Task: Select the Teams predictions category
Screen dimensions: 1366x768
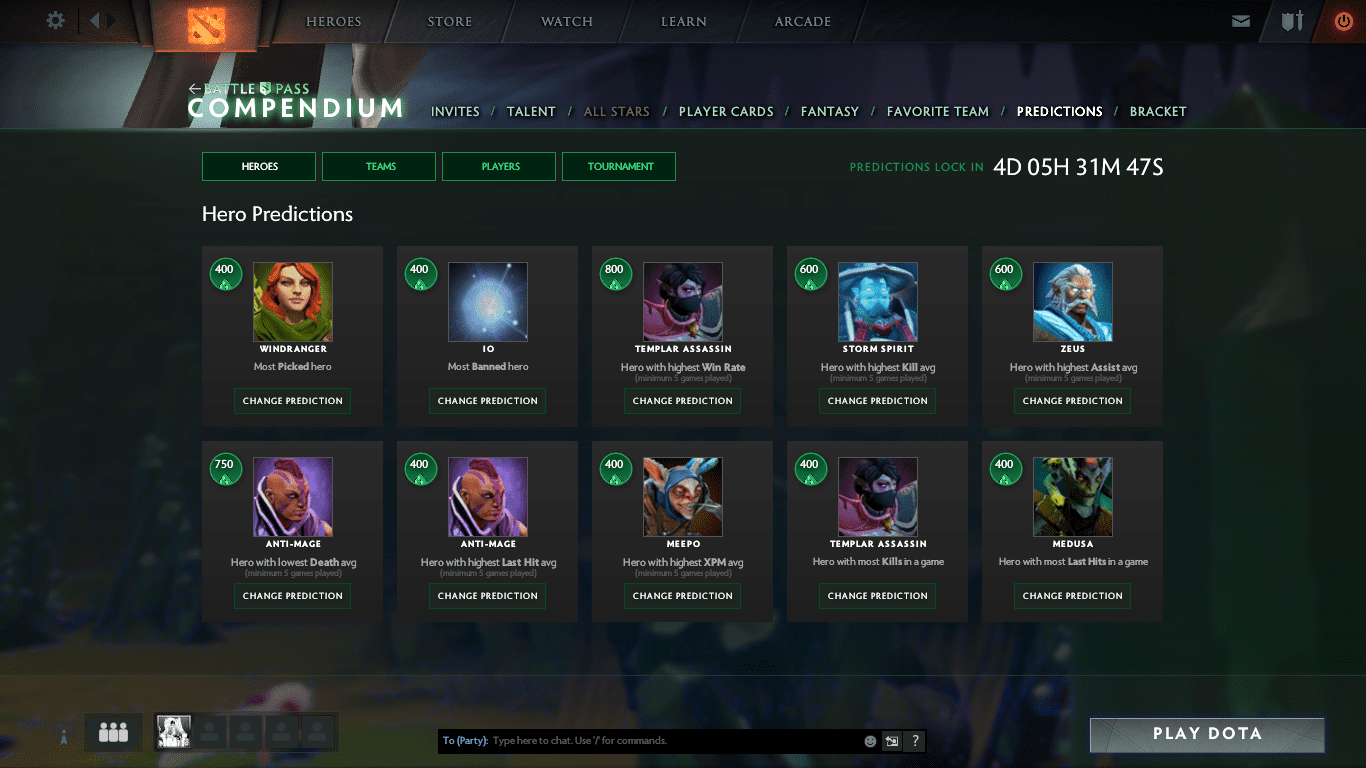Action: [379, 166]
